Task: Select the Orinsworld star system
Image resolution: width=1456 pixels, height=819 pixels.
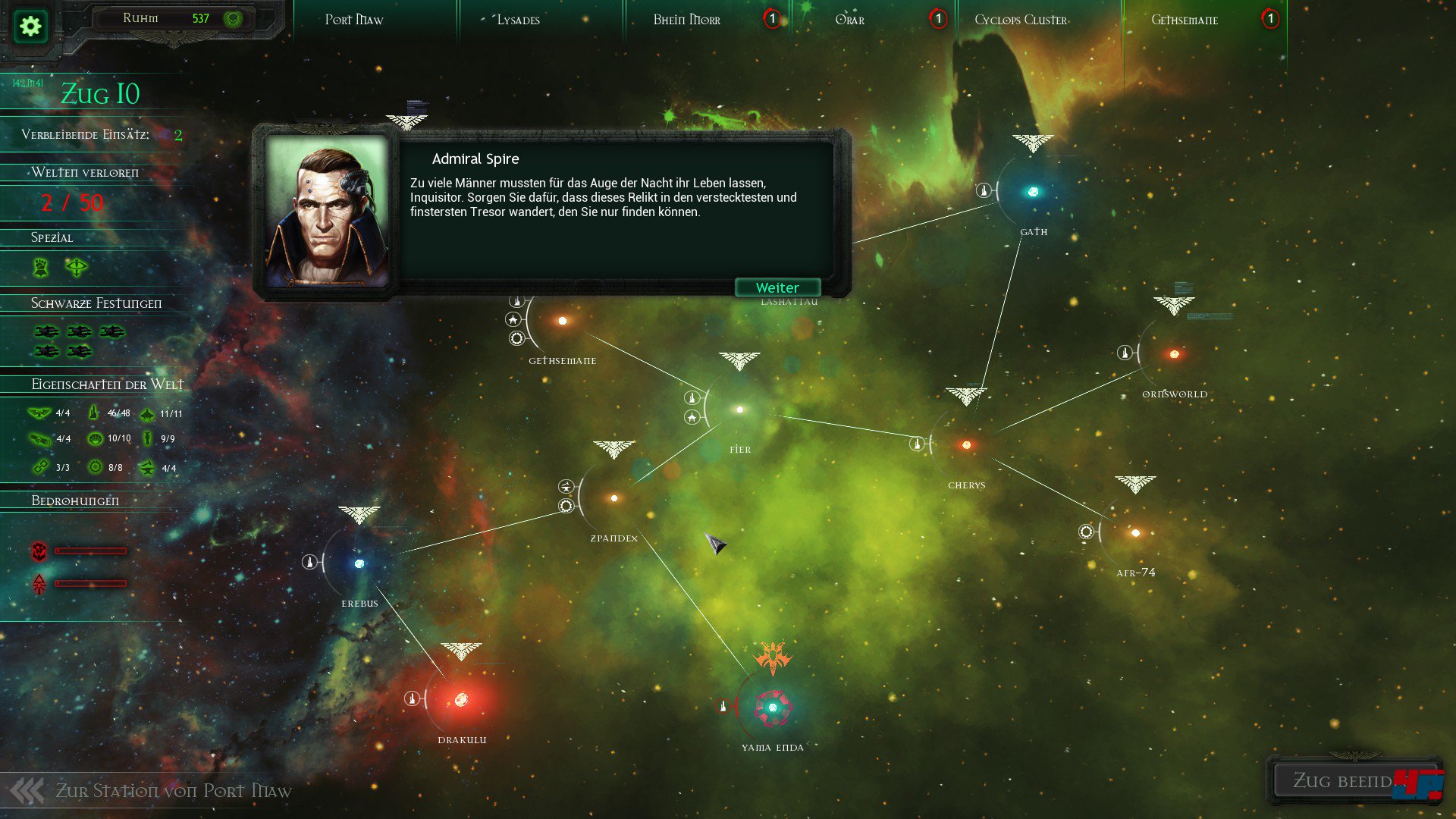Action: tap(1174, 354)
